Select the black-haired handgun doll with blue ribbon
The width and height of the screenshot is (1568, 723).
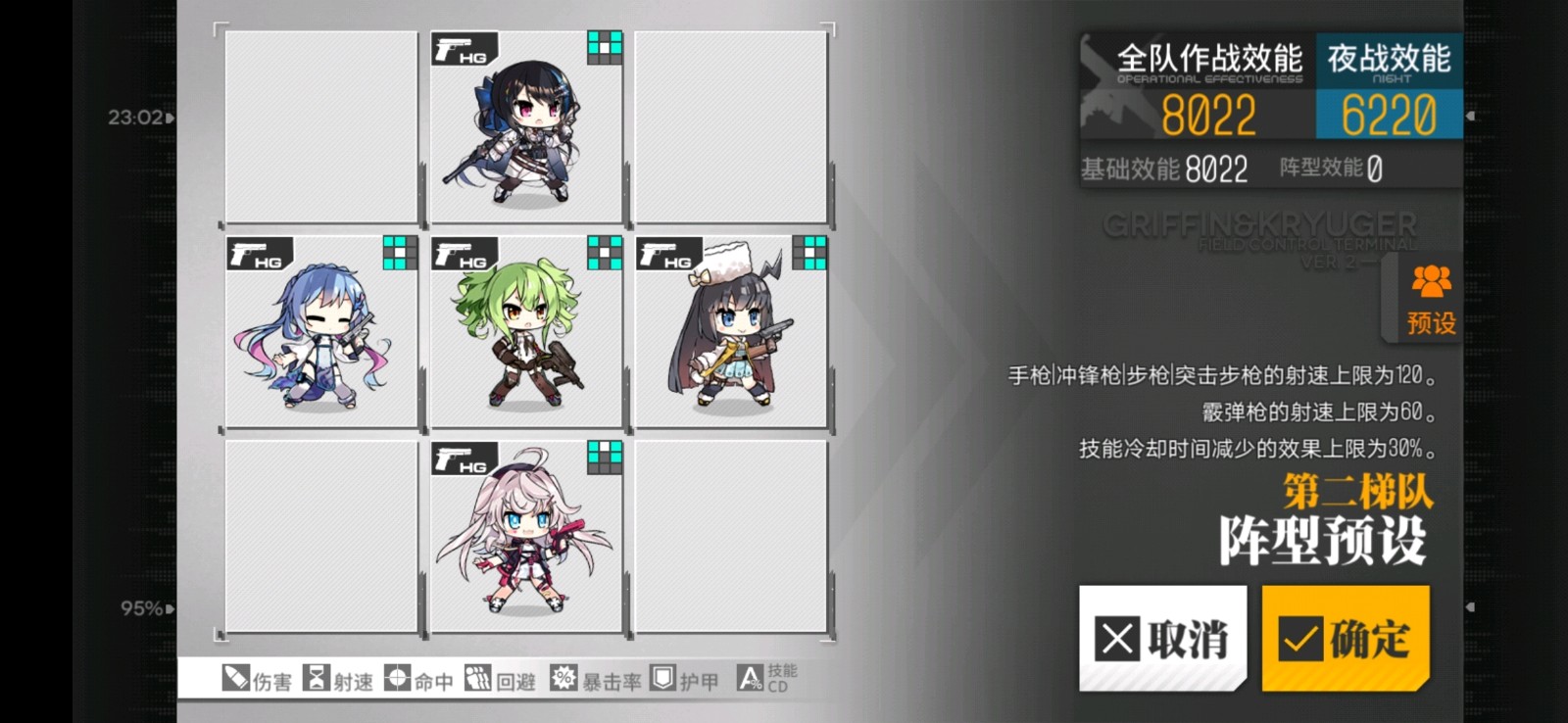(526, 127)
